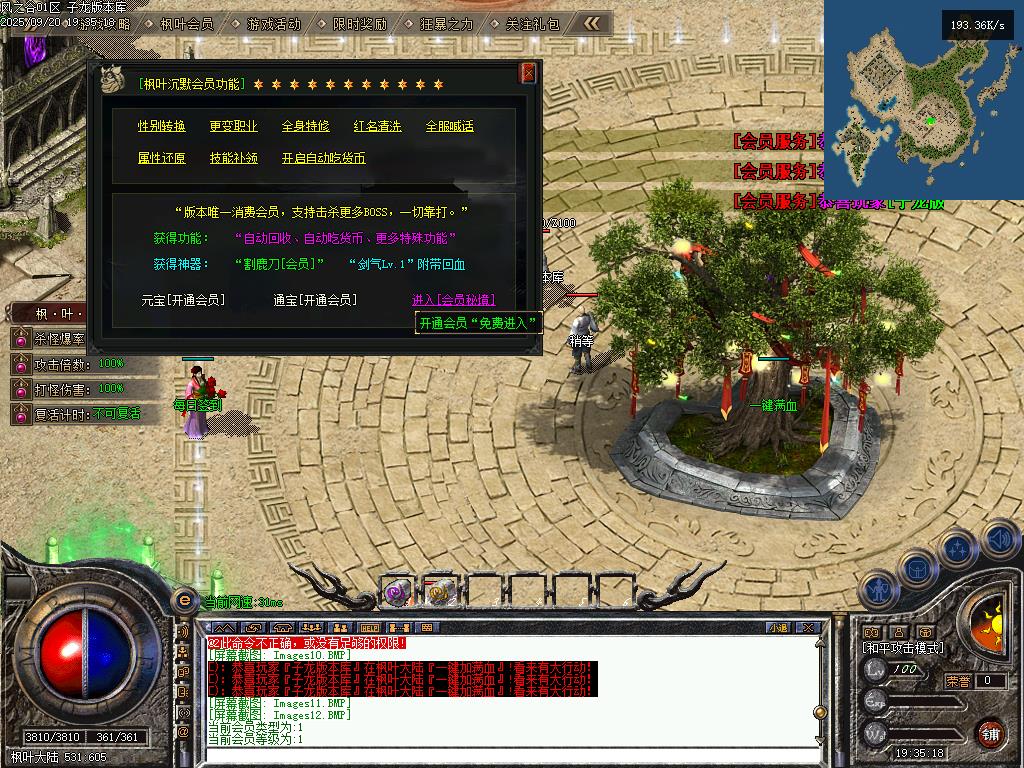Select the 性别转换 option
The width and height of the screenshot is (1024, 768).
click(162, 126)
